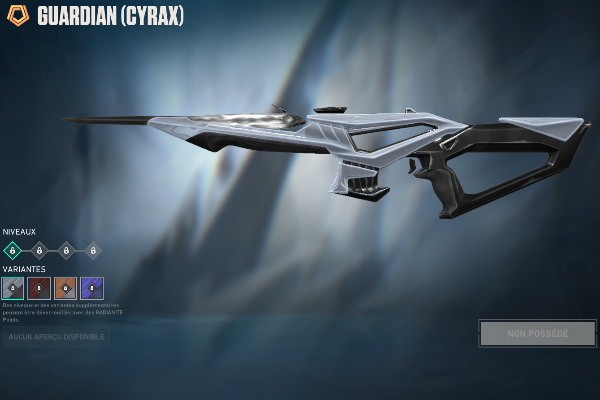Select the dark red variant swatch
This screenshot has width=600, height=400.
(x=39, y=288)
